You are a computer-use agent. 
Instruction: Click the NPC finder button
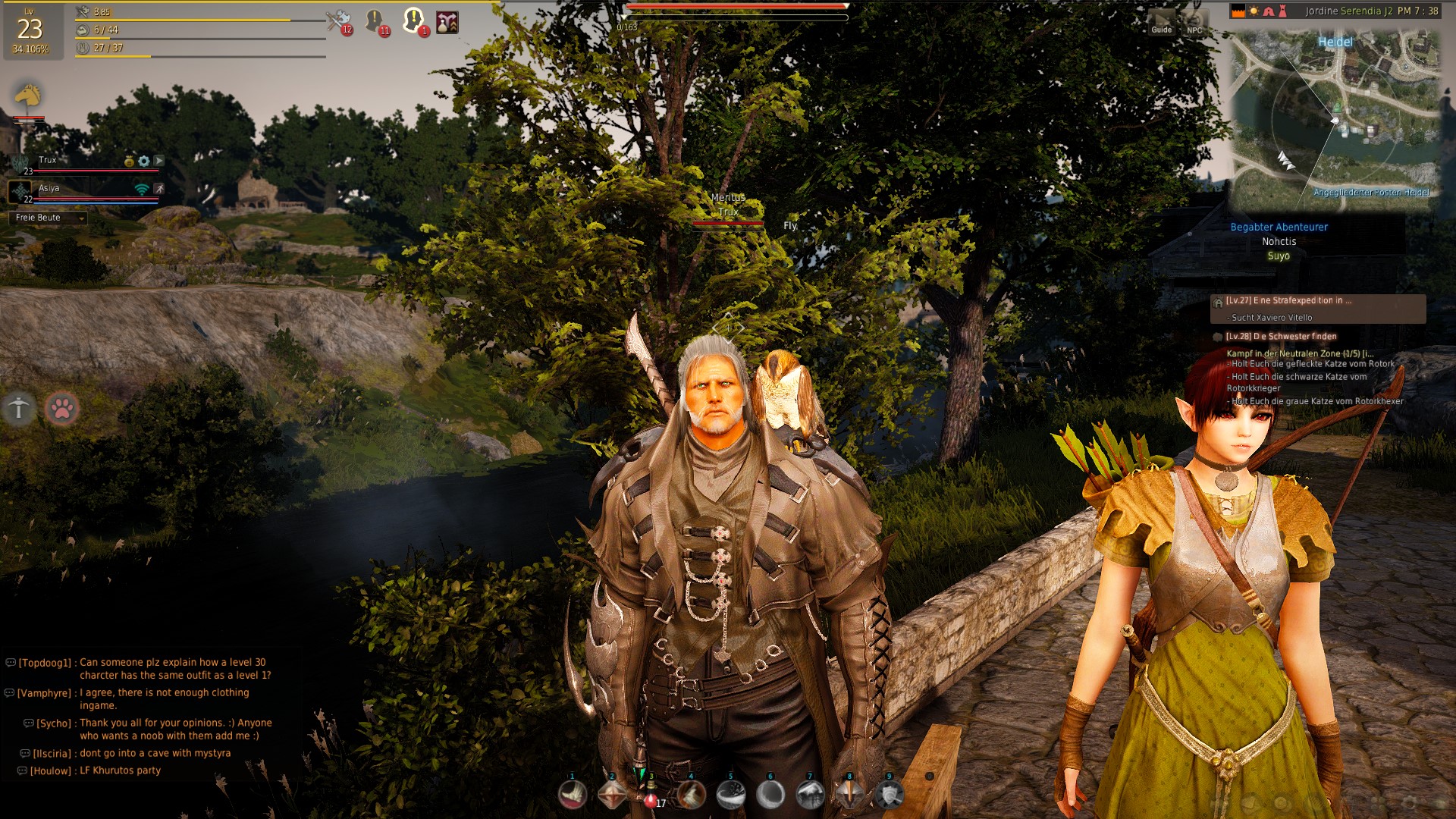coord(1194,23)
